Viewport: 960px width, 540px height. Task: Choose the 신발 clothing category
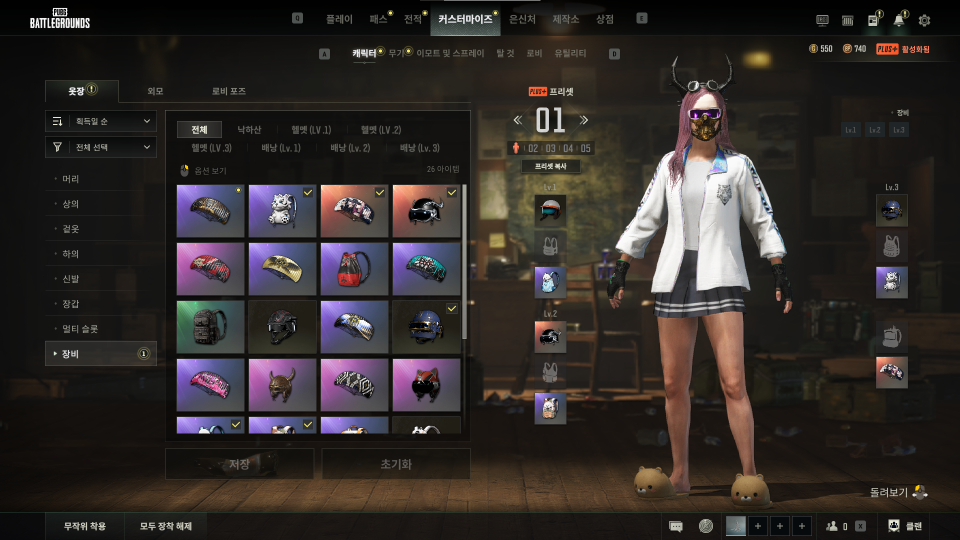(71, 279)
